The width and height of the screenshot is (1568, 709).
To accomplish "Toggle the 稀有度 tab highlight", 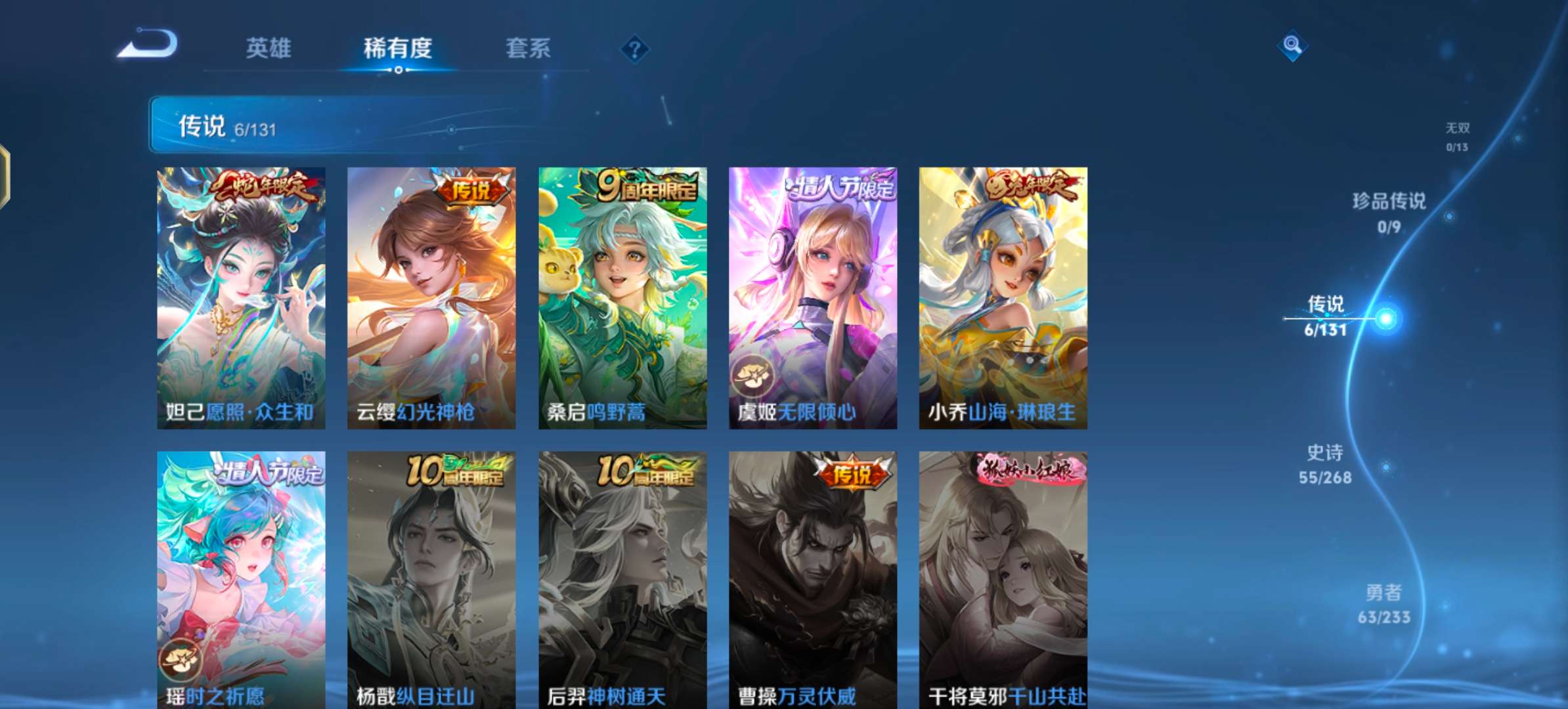I will click(397, 47).
